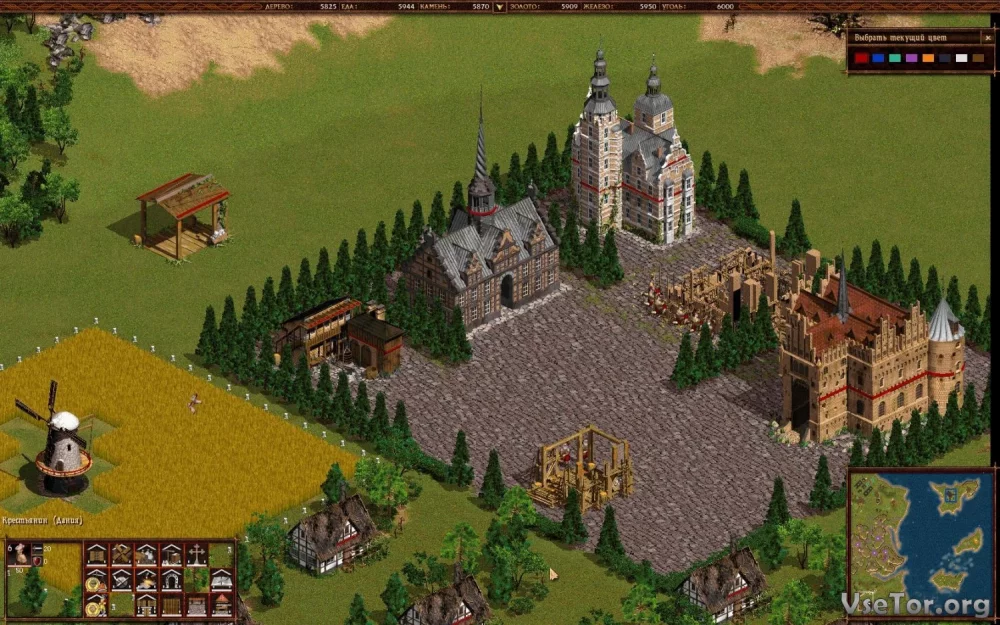Build the wooden palisade wall

(172, 604)
